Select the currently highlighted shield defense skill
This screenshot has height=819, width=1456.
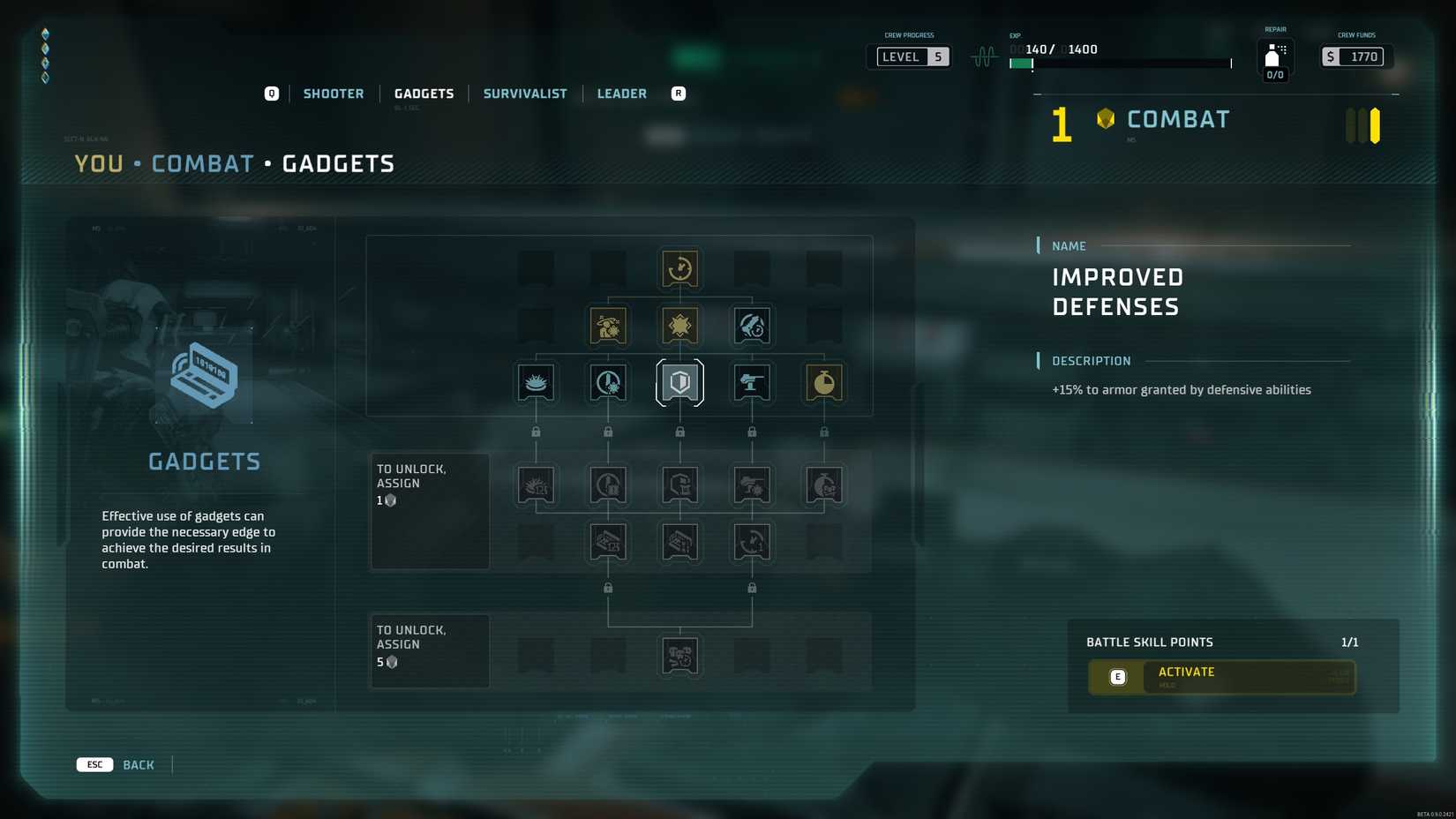pyautogui.click(x=679, y=382)
